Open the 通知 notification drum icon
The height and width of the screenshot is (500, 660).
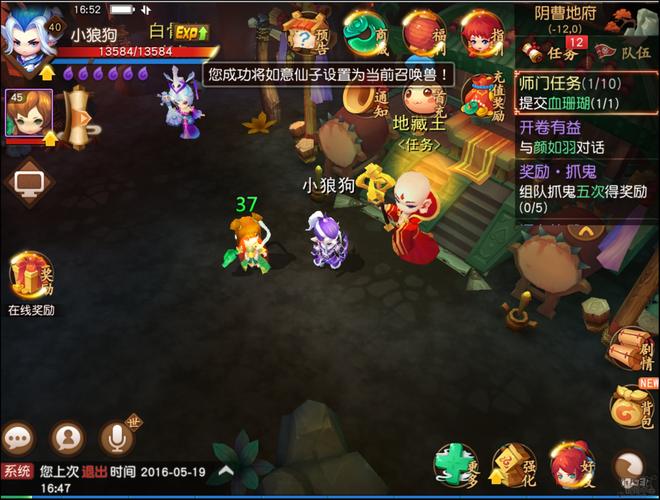tap(364, 100)
